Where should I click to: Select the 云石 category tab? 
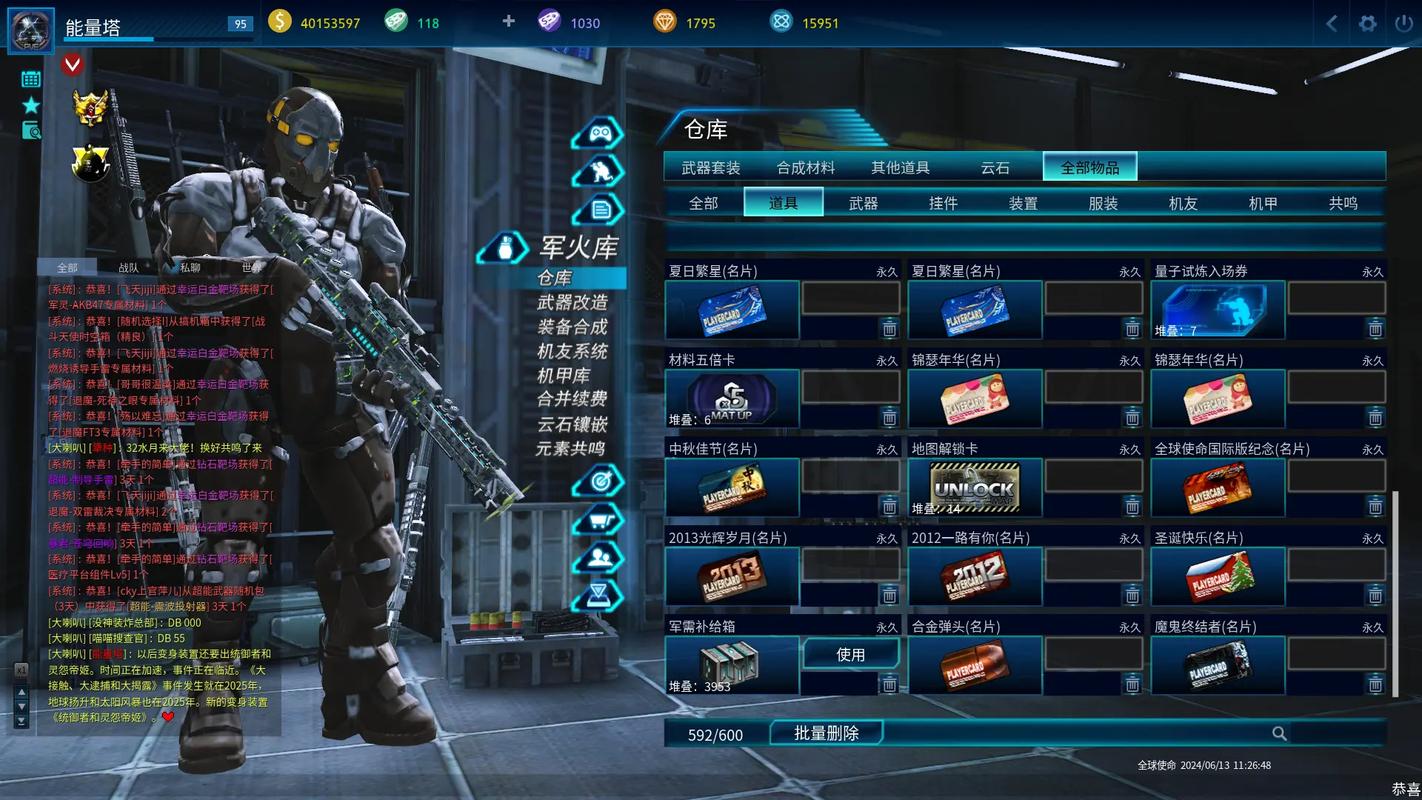coord(994,168)
